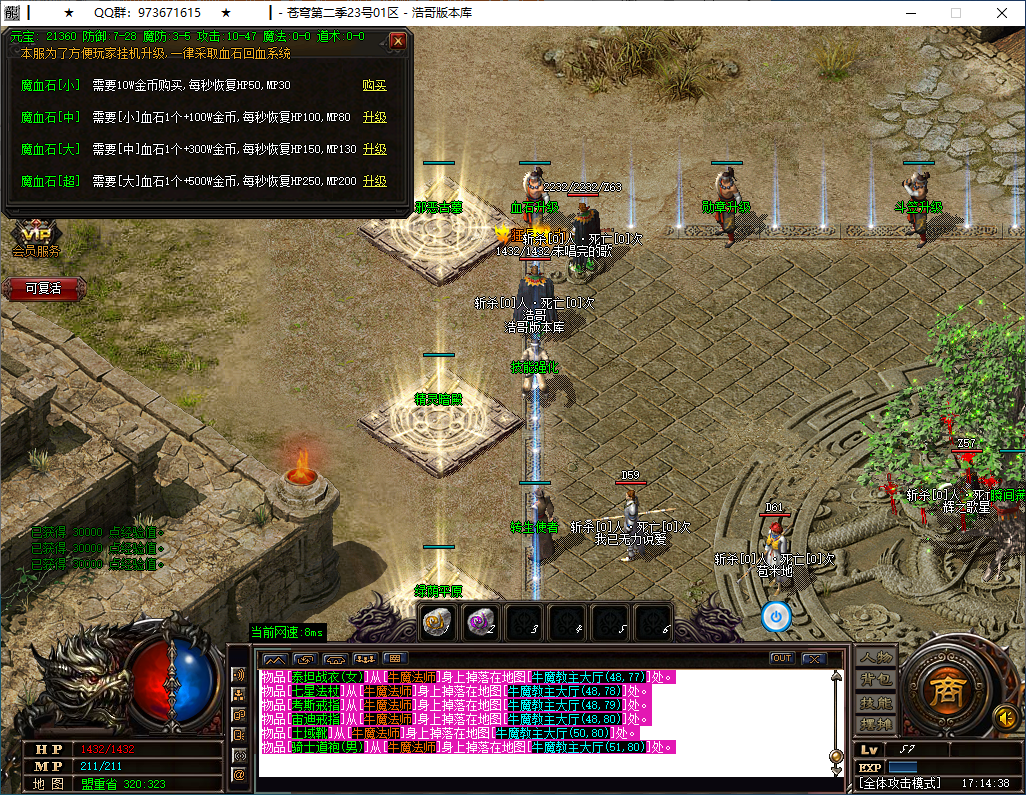1026x795 pixels.
Task: Toggle the sound speaker icon
Action: pyautogui.click(x=1005, y=717)
